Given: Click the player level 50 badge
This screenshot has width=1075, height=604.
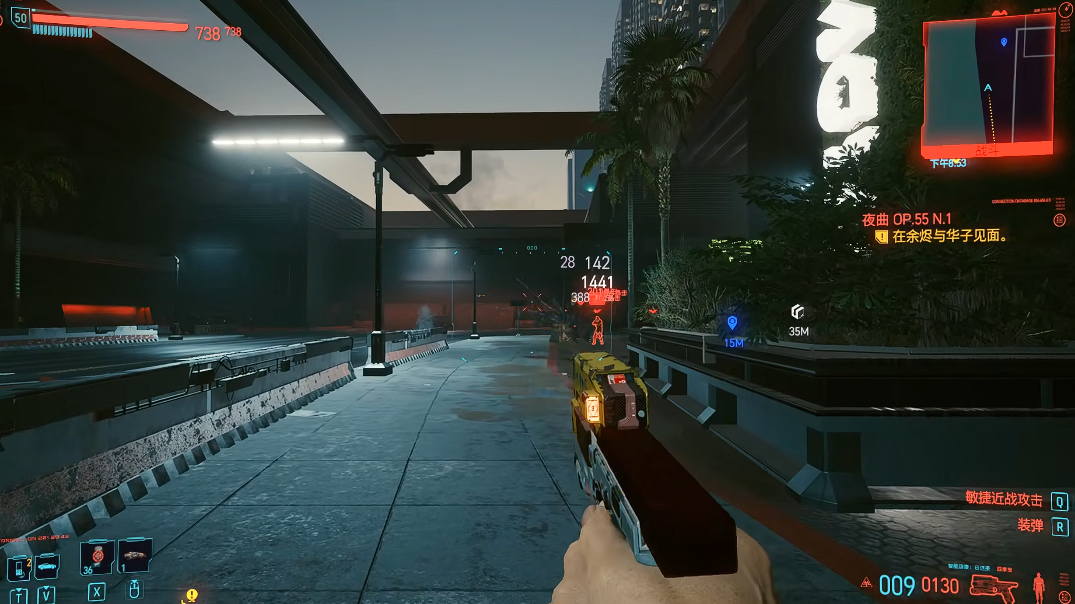Looking at the screenshot, I should [19, 17].
